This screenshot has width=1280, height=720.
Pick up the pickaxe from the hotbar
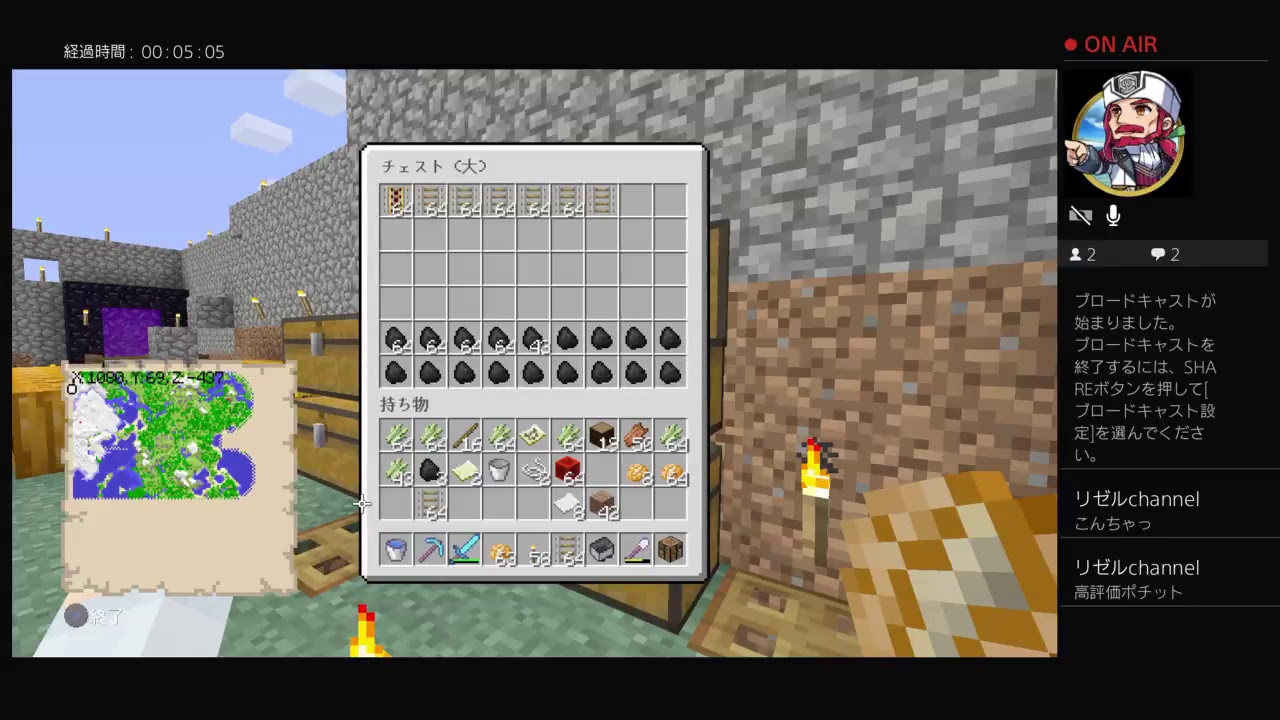pos(430,549)
